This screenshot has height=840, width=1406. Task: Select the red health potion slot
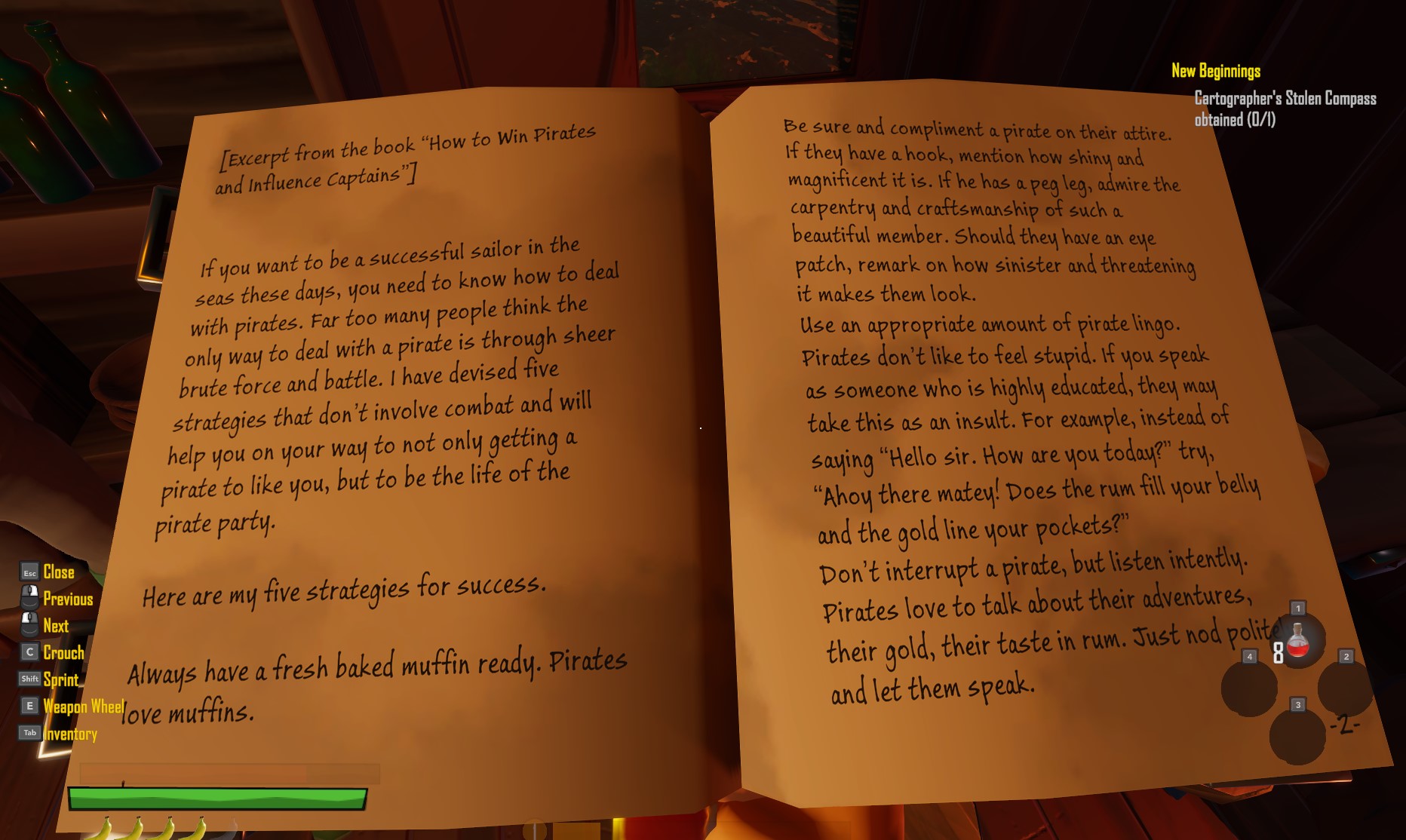coord(1297,642)
